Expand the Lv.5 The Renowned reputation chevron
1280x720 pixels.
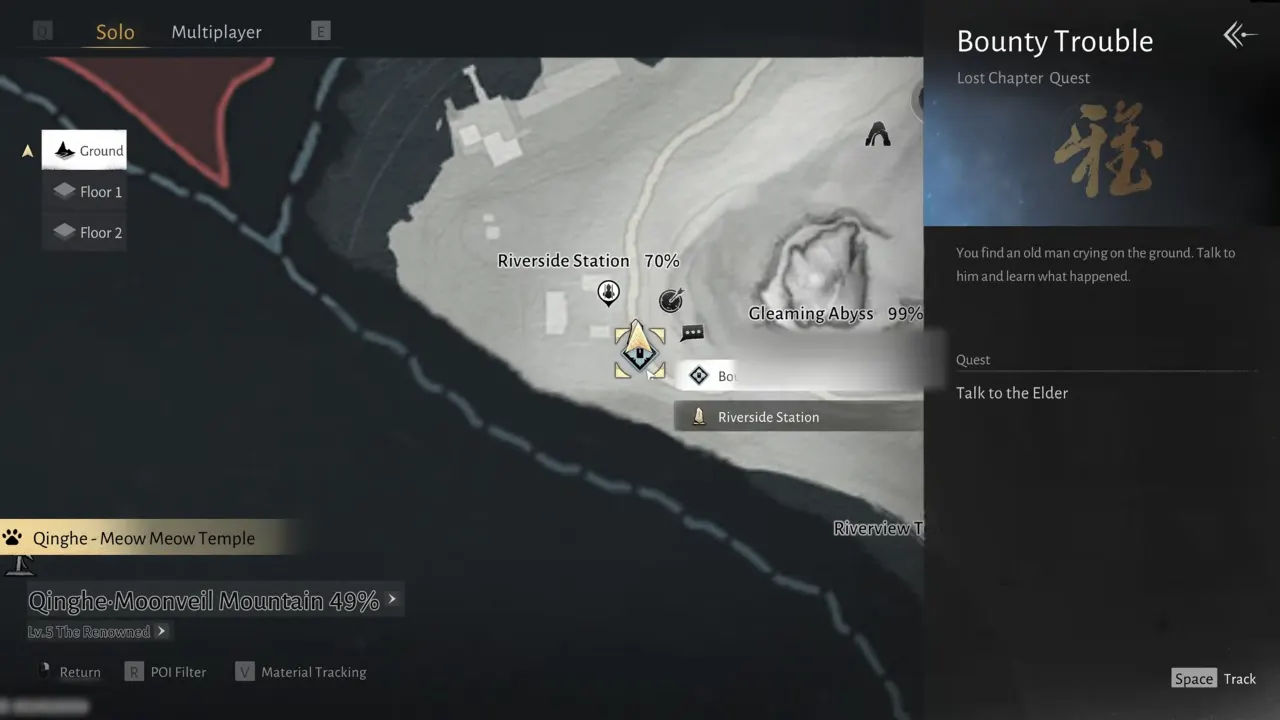click(161, 631)
